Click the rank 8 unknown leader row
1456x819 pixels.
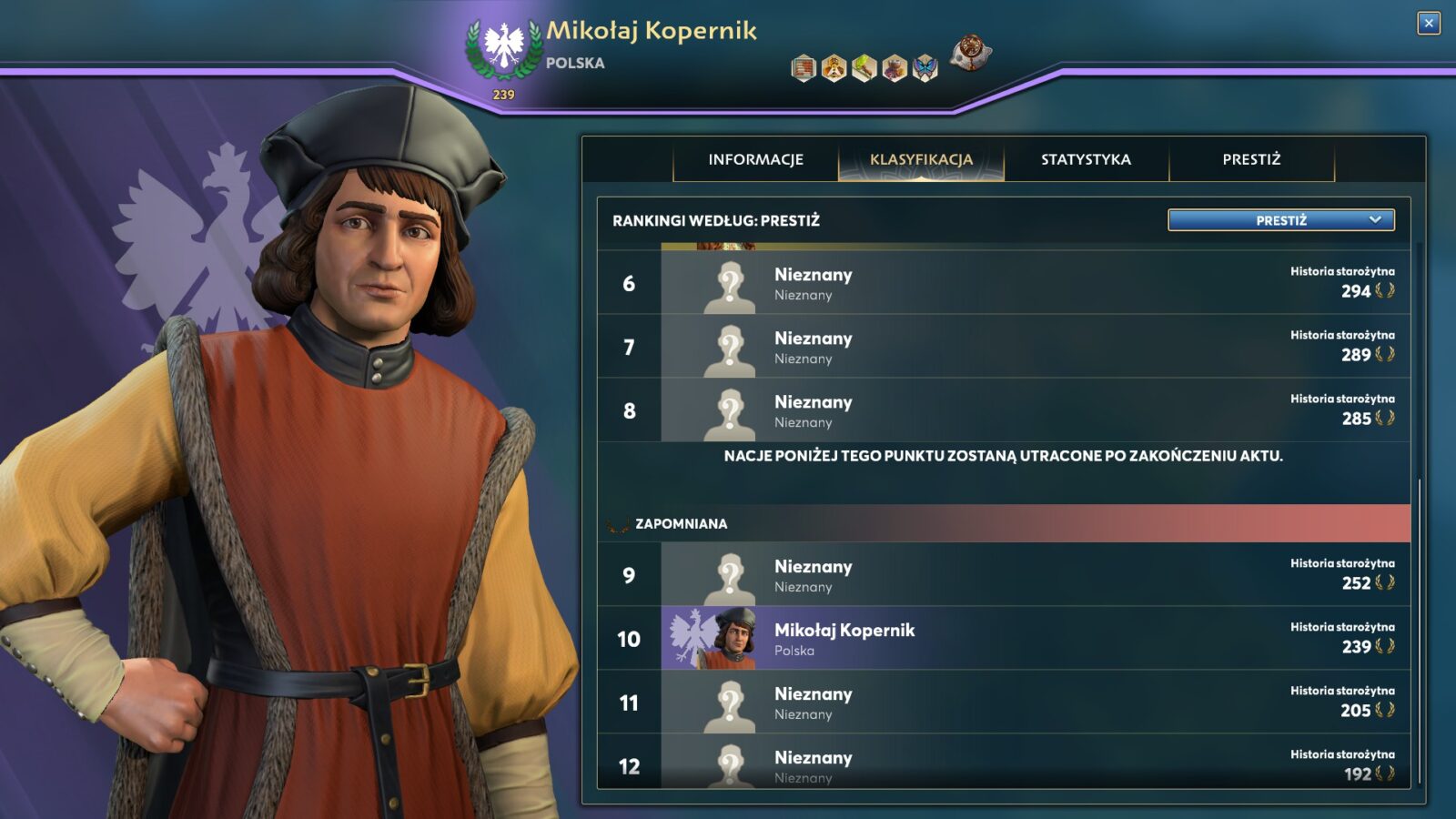(1003, 410)
